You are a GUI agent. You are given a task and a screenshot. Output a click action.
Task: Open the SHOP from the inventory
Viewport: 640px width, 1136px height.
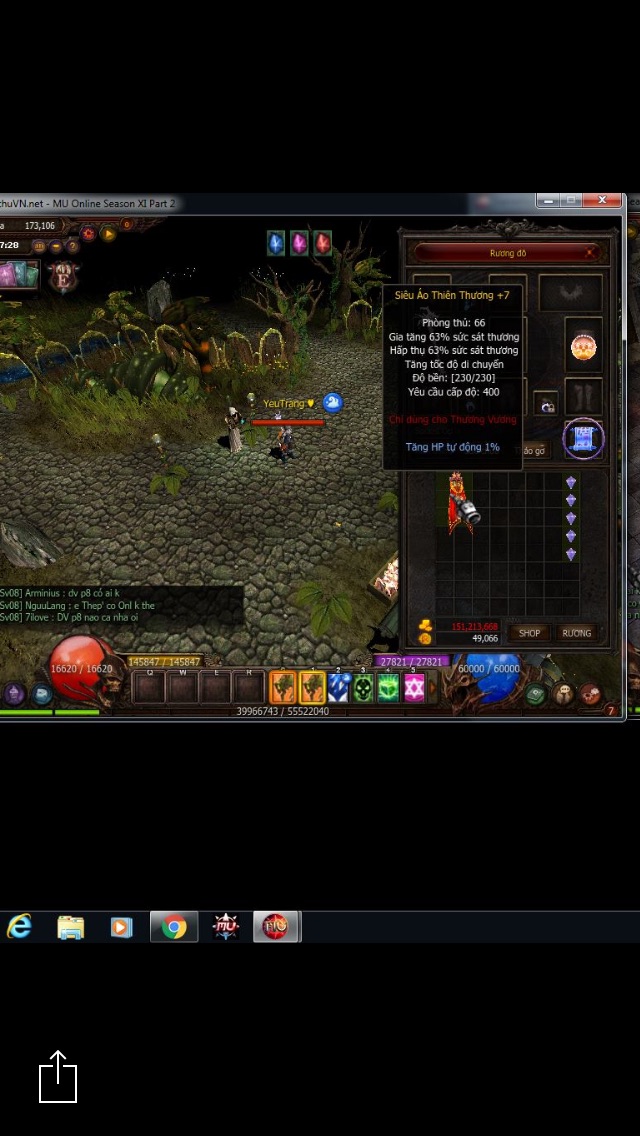pos(529,633)
